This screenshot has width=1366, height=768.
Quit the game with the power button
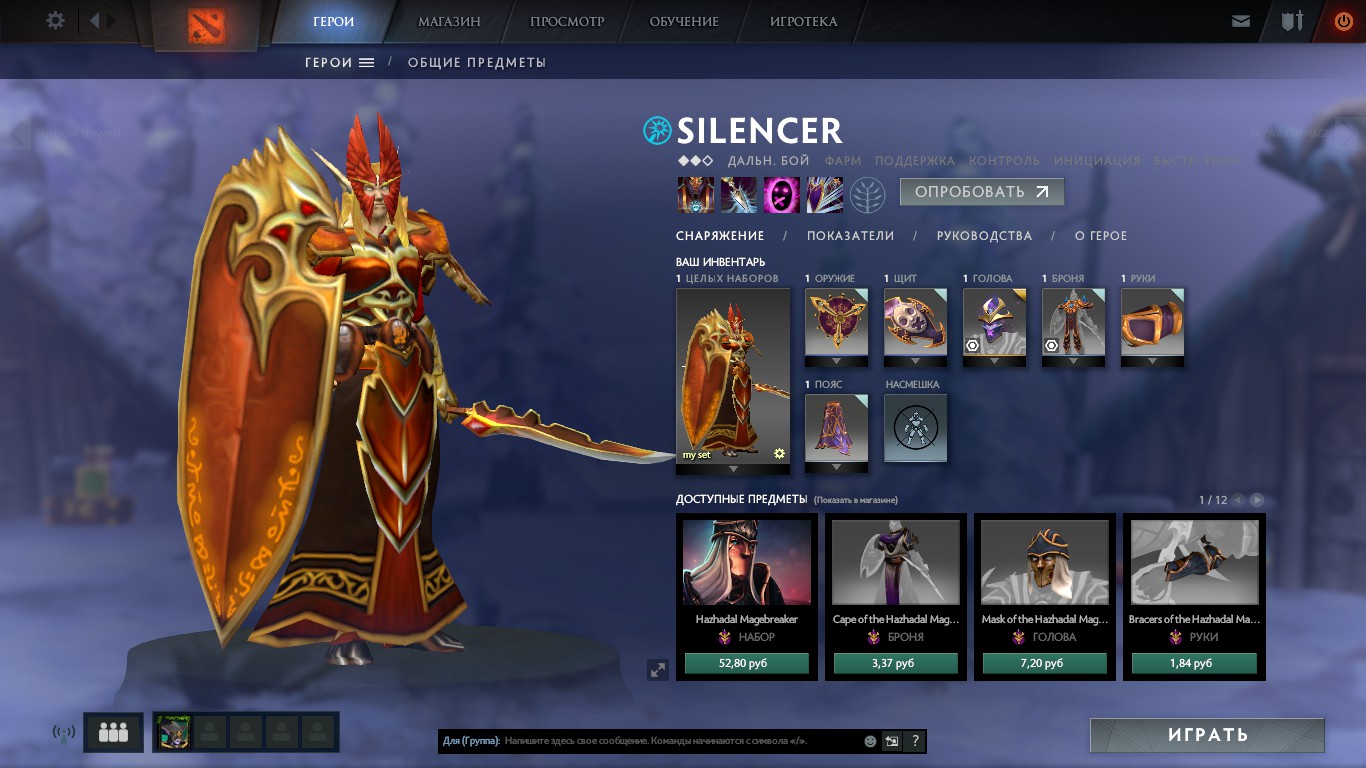[x=1342, y=21]
